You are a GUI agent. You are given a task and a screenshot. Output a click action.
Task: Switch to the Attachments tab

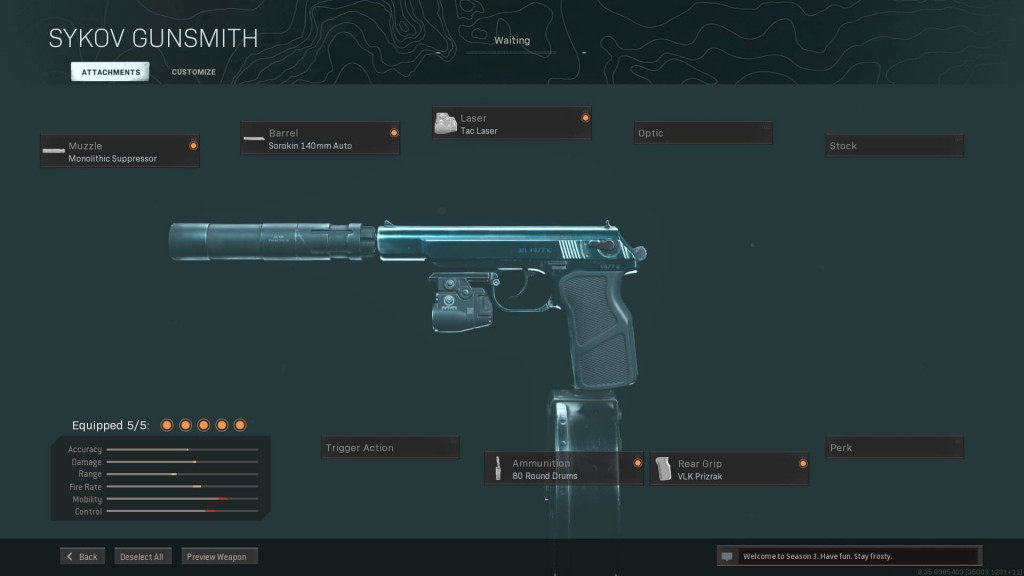click(110, 72)
